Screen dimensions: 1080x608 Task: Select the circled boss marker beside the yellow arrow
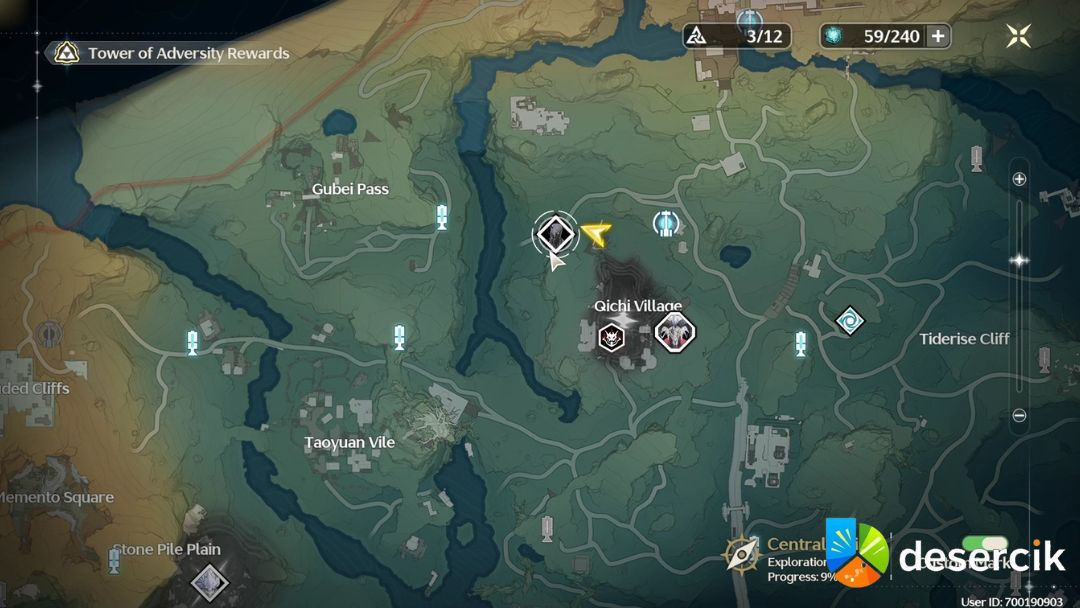[554, 234]
